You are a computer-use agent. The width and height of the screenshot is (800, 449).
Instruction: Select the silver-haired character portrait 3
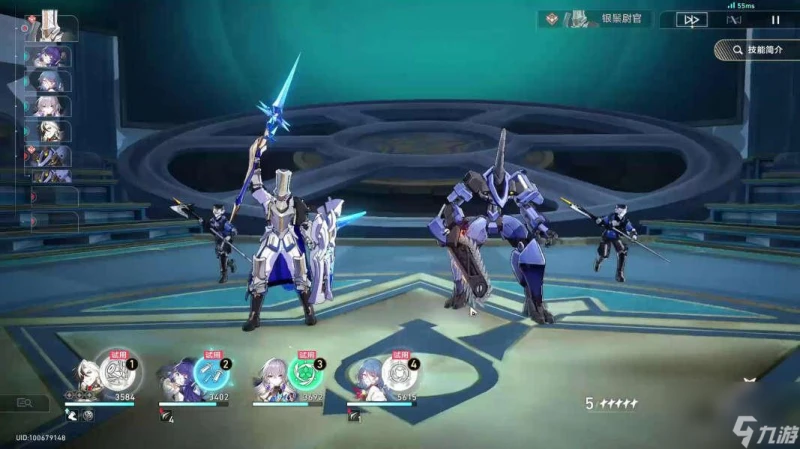[x=274, y=380]
